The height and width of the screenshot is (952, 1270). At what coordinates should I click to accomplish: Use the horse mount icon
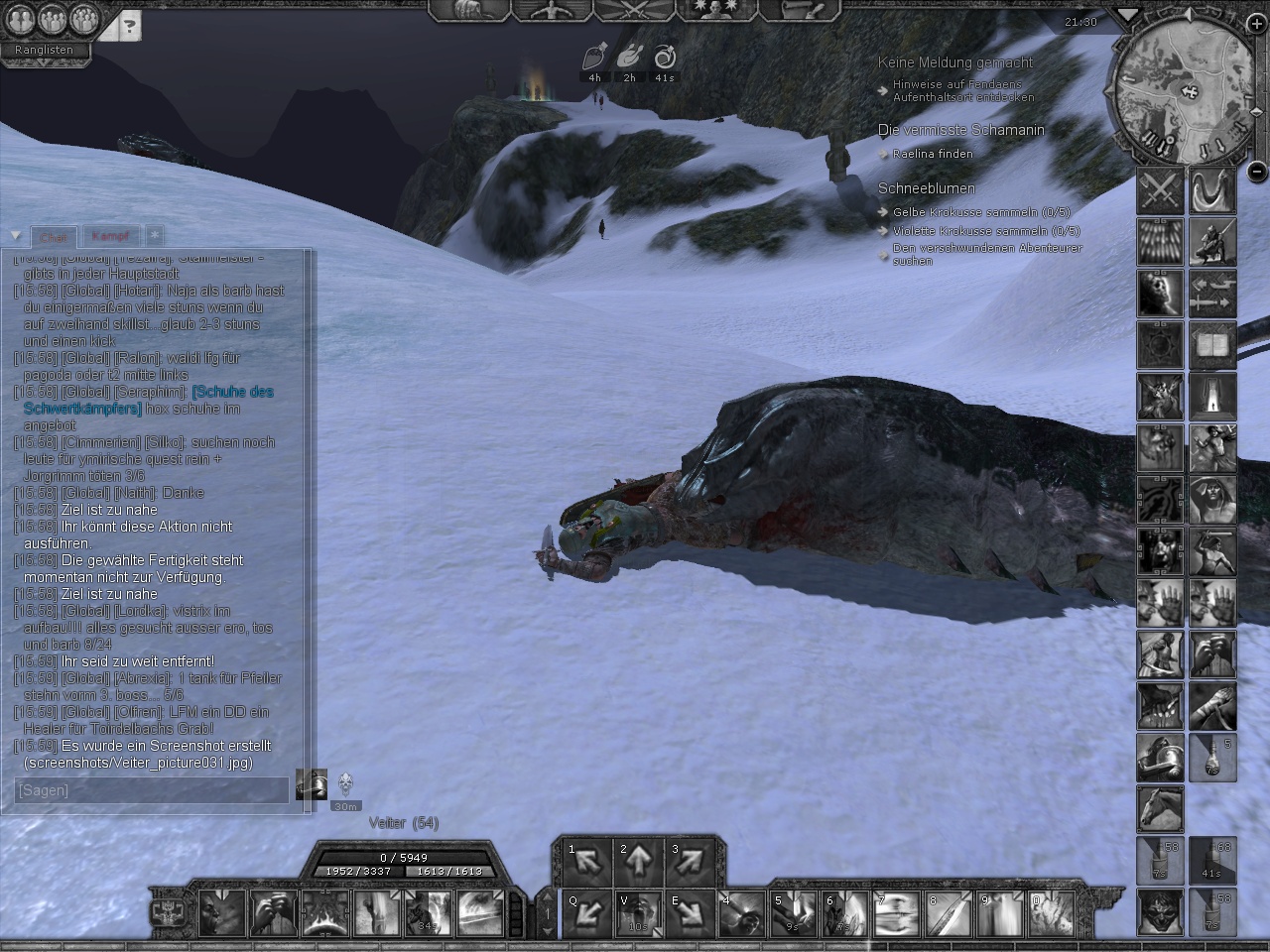tap(1160, 809)
